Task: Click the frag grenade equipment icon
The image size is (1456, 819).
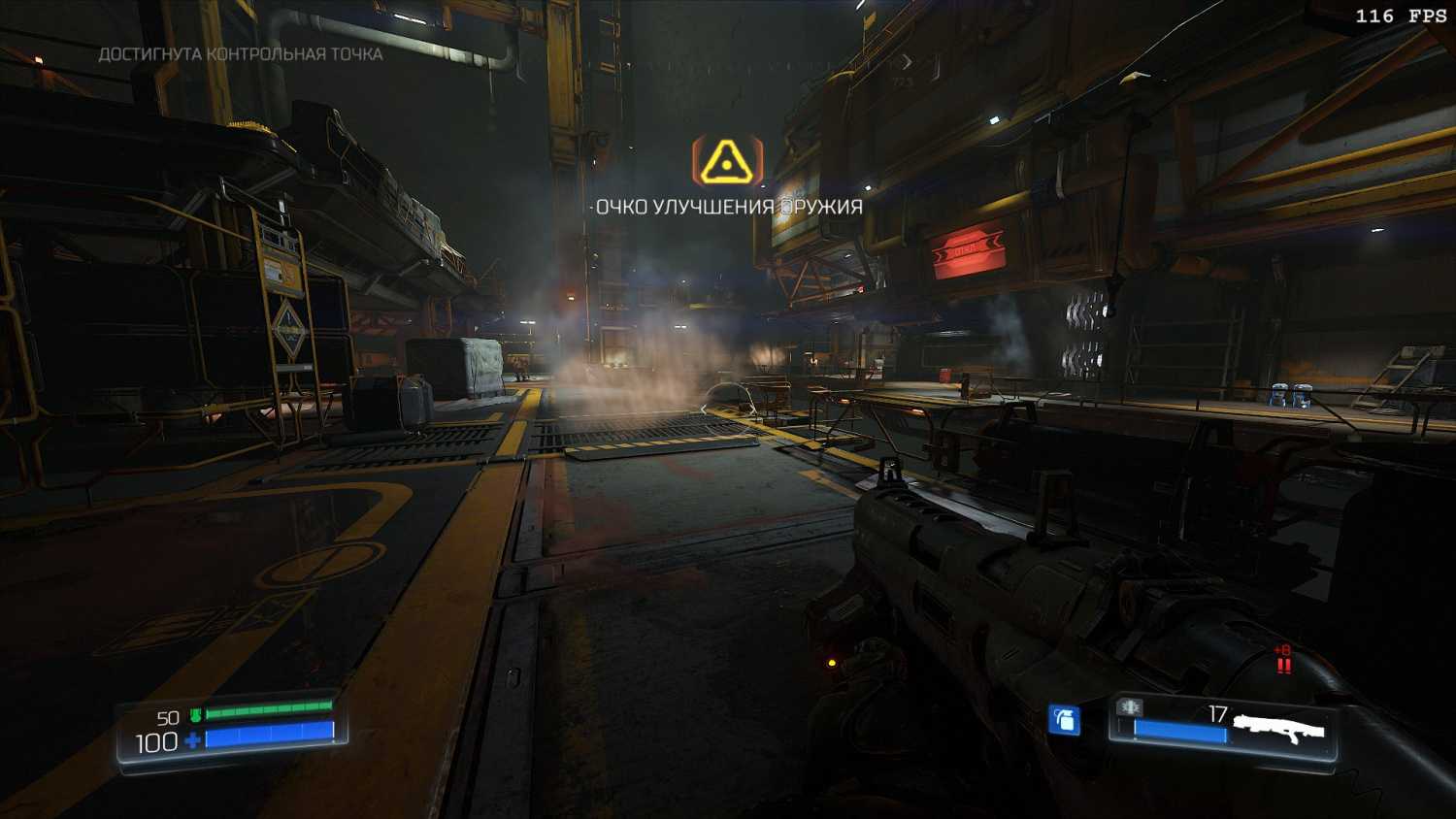Action: (x=1065, y=720)
